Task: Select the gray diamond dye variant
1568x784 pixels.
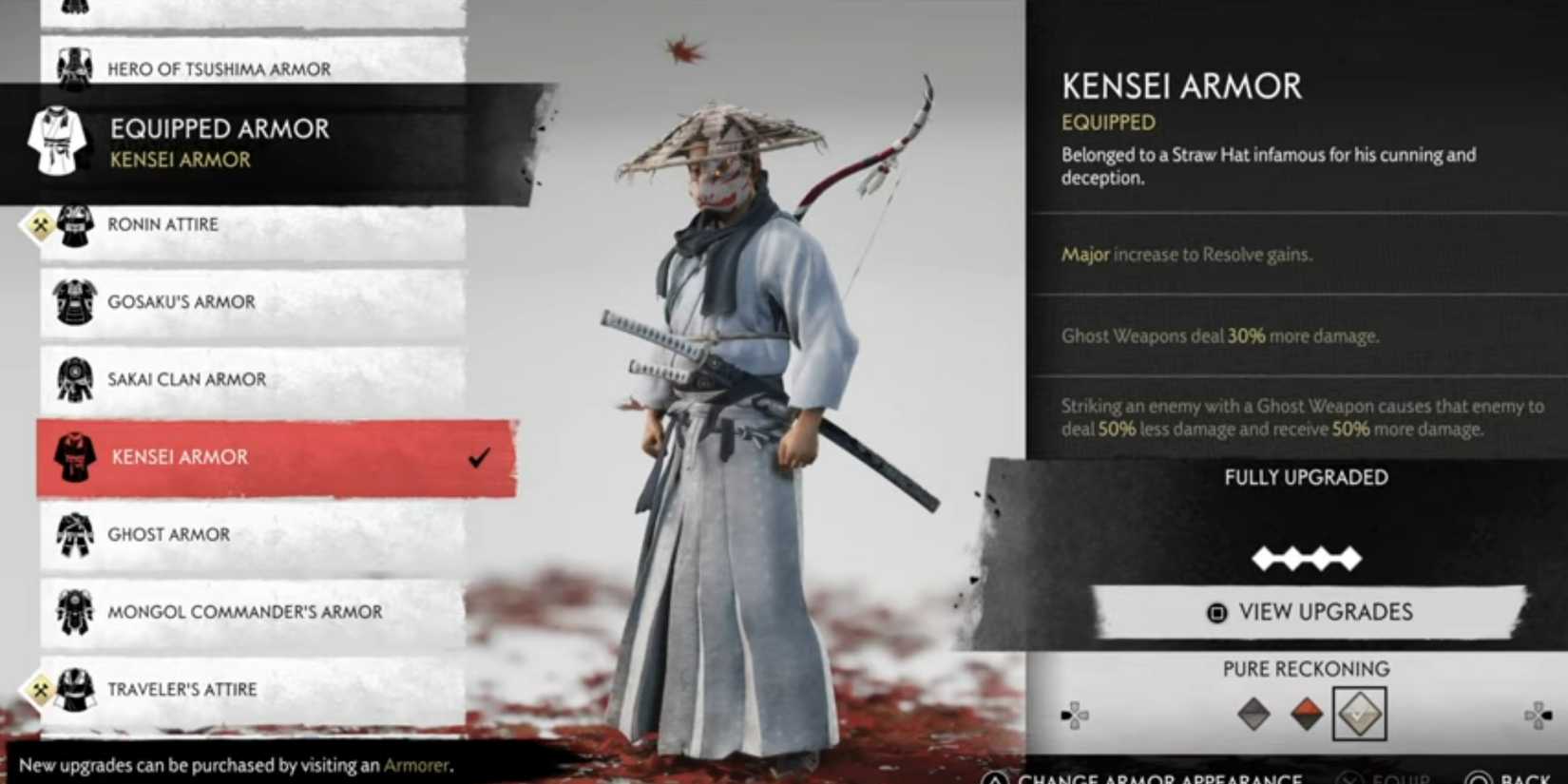Action: [1252, 714]
